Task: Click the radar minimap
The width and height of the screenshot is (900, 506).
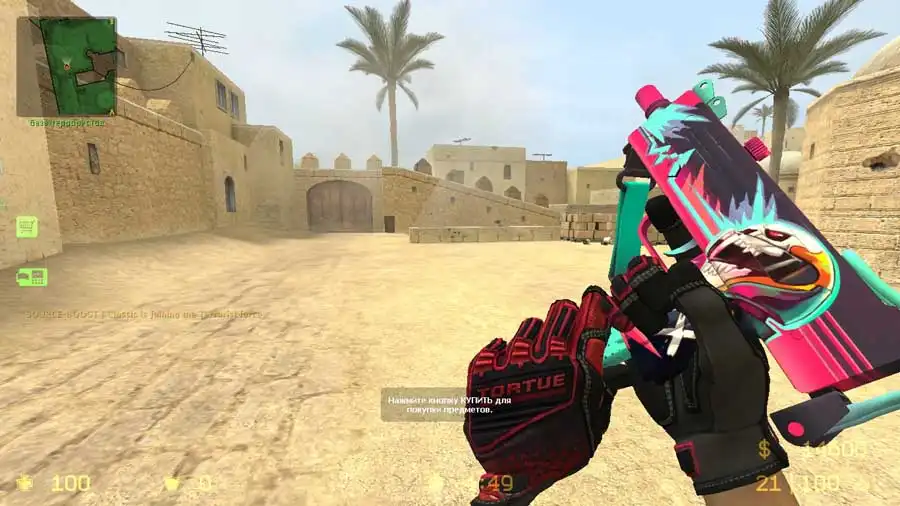Action: pyautogui.click(x=66, y=65)
